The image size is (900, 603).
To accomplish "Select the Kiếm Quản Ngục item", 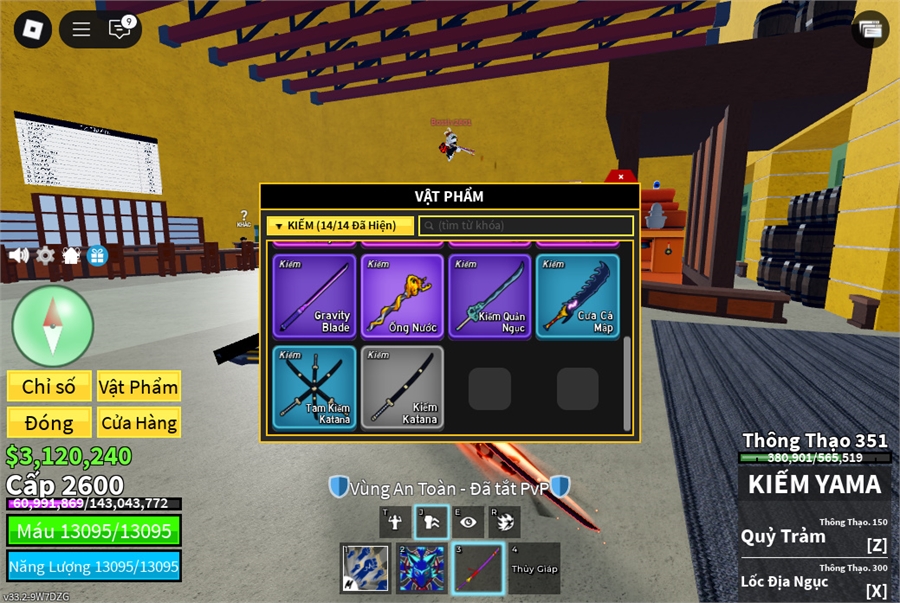I will click(x=489, y=295).
